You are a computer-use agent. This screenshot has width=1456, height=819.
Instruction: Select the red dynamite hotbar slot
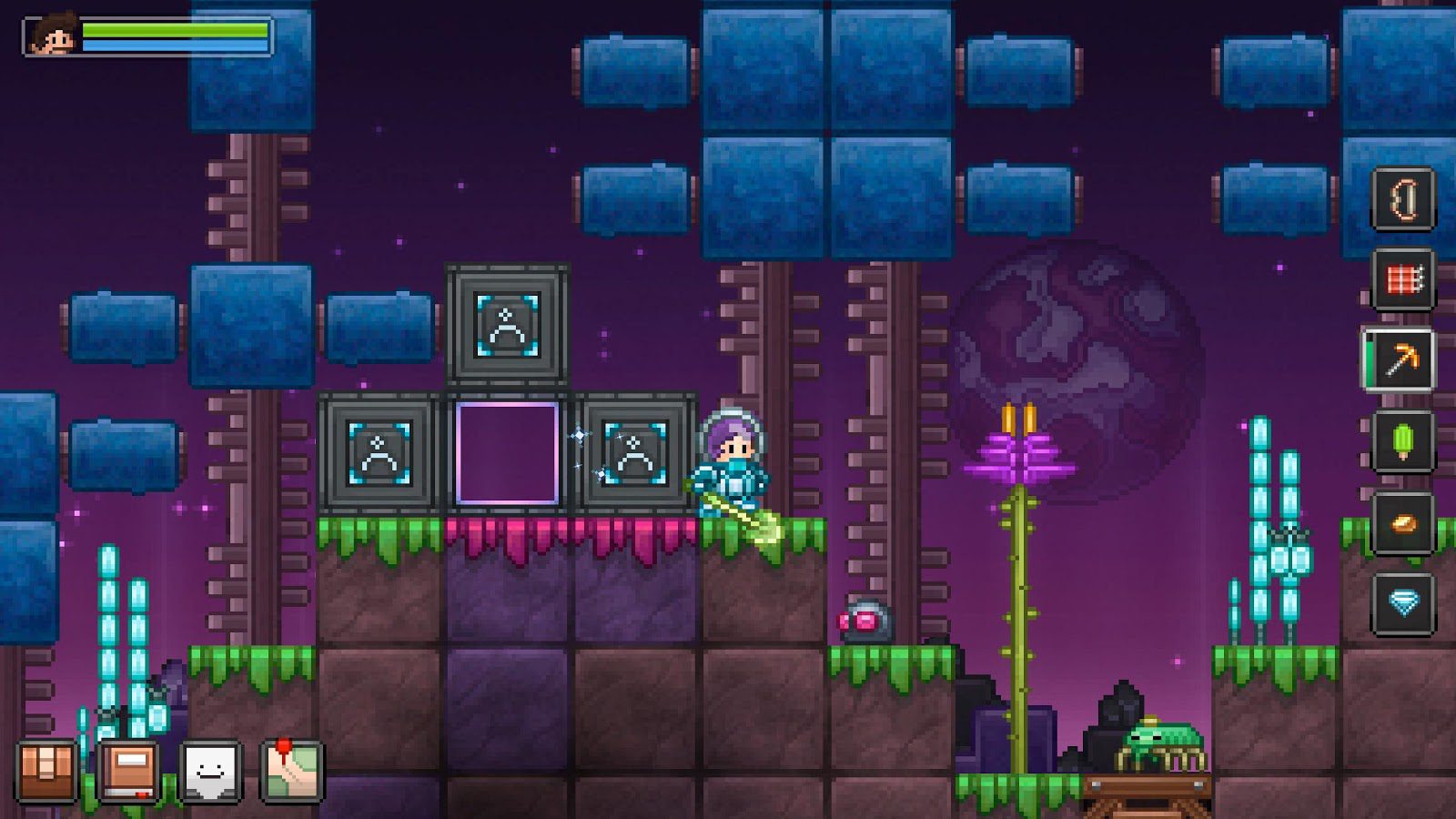[x=1402, y=279]
